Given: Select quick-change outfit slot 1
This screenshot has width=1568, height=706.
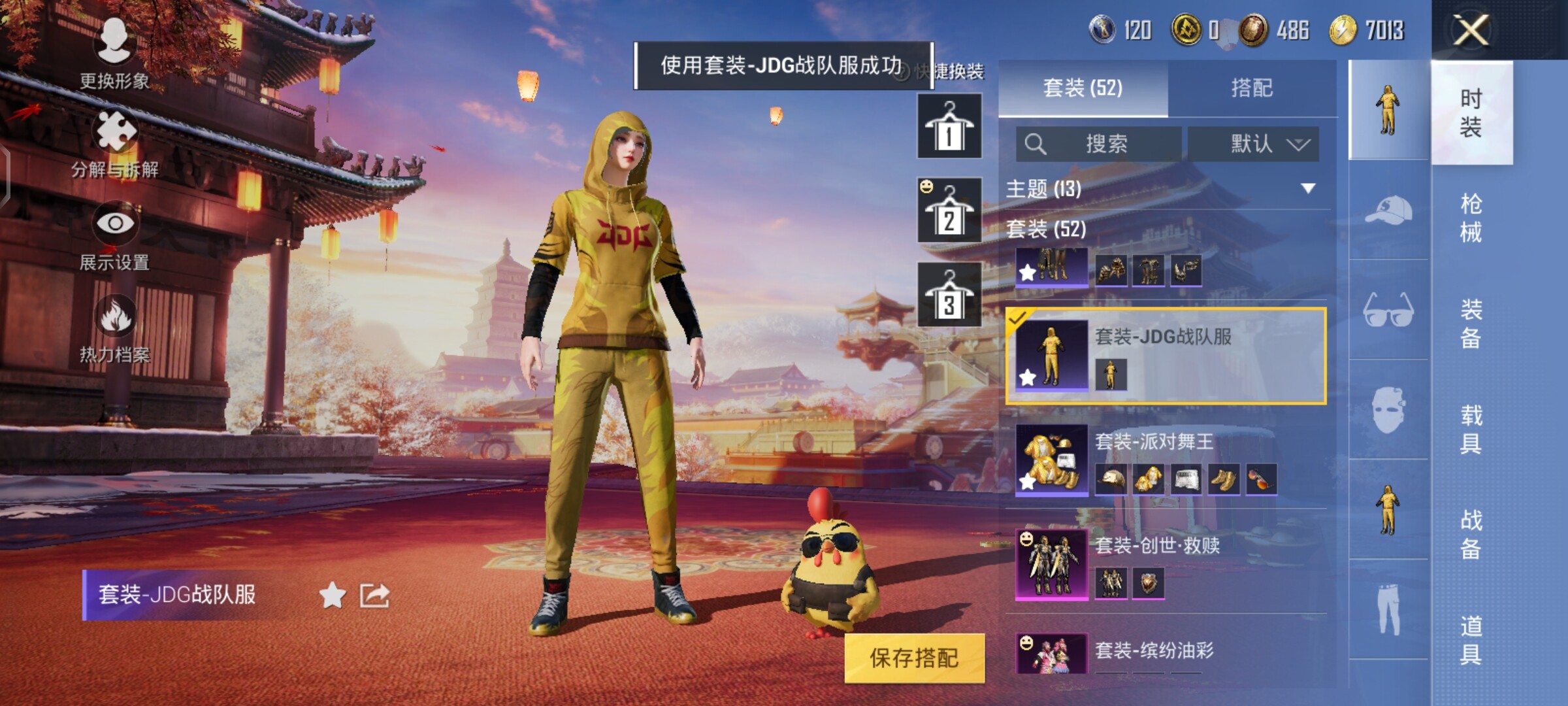Looking at the screenshot, I should click(949, 126).
